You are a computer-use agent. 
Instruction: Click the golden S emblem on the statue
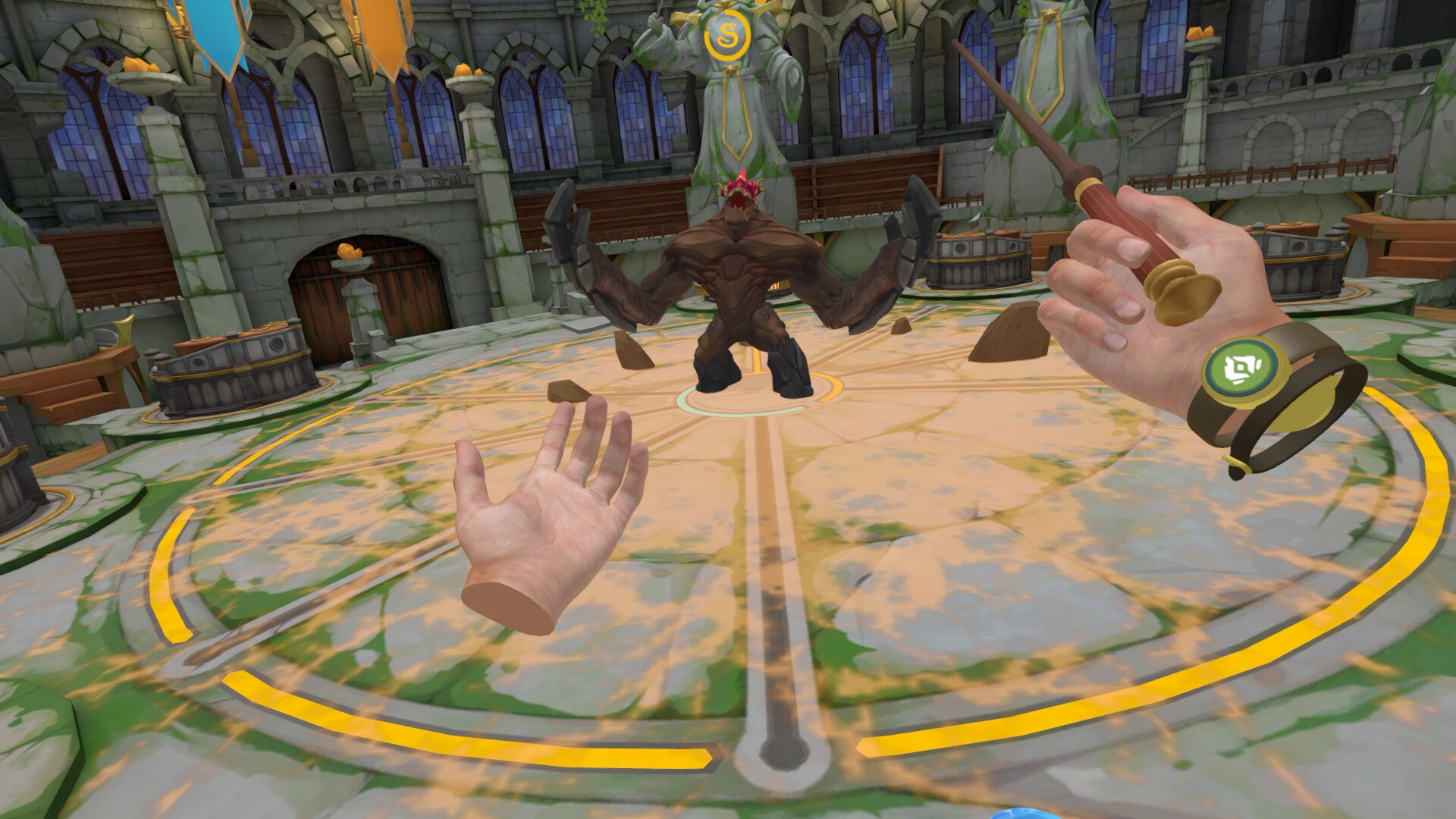pos(729,36)
